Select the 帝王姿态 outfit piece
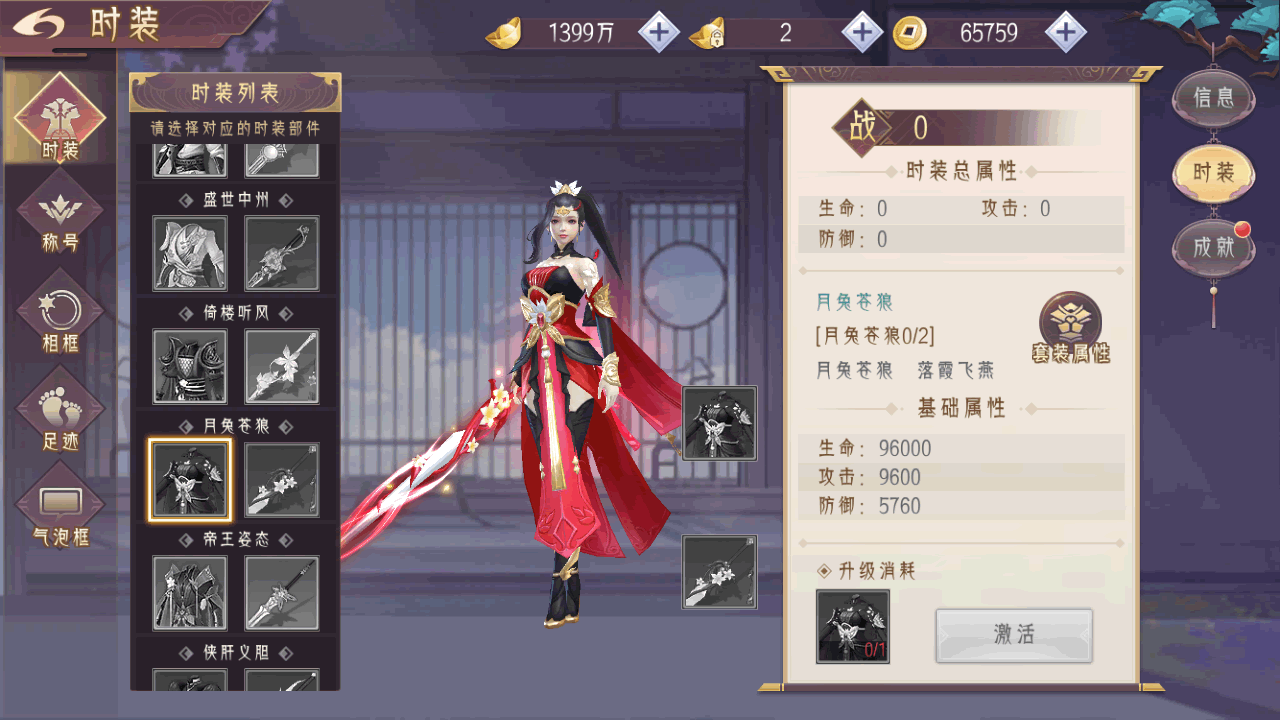This screenshot has height=720, width=1280. 190,593
